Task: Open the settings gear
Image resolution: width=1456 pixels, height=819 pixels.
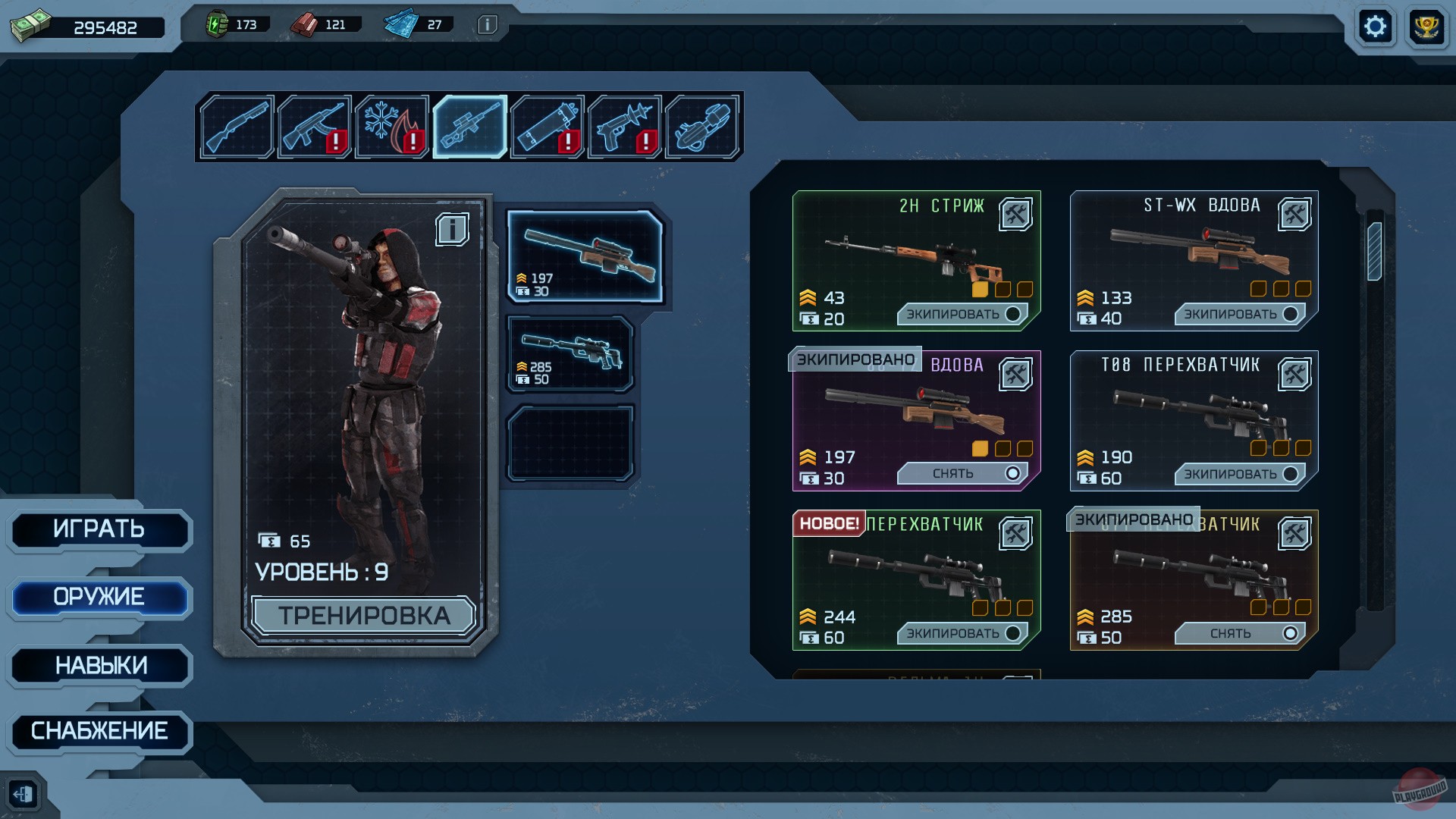Action: (x=1376, y=26)
